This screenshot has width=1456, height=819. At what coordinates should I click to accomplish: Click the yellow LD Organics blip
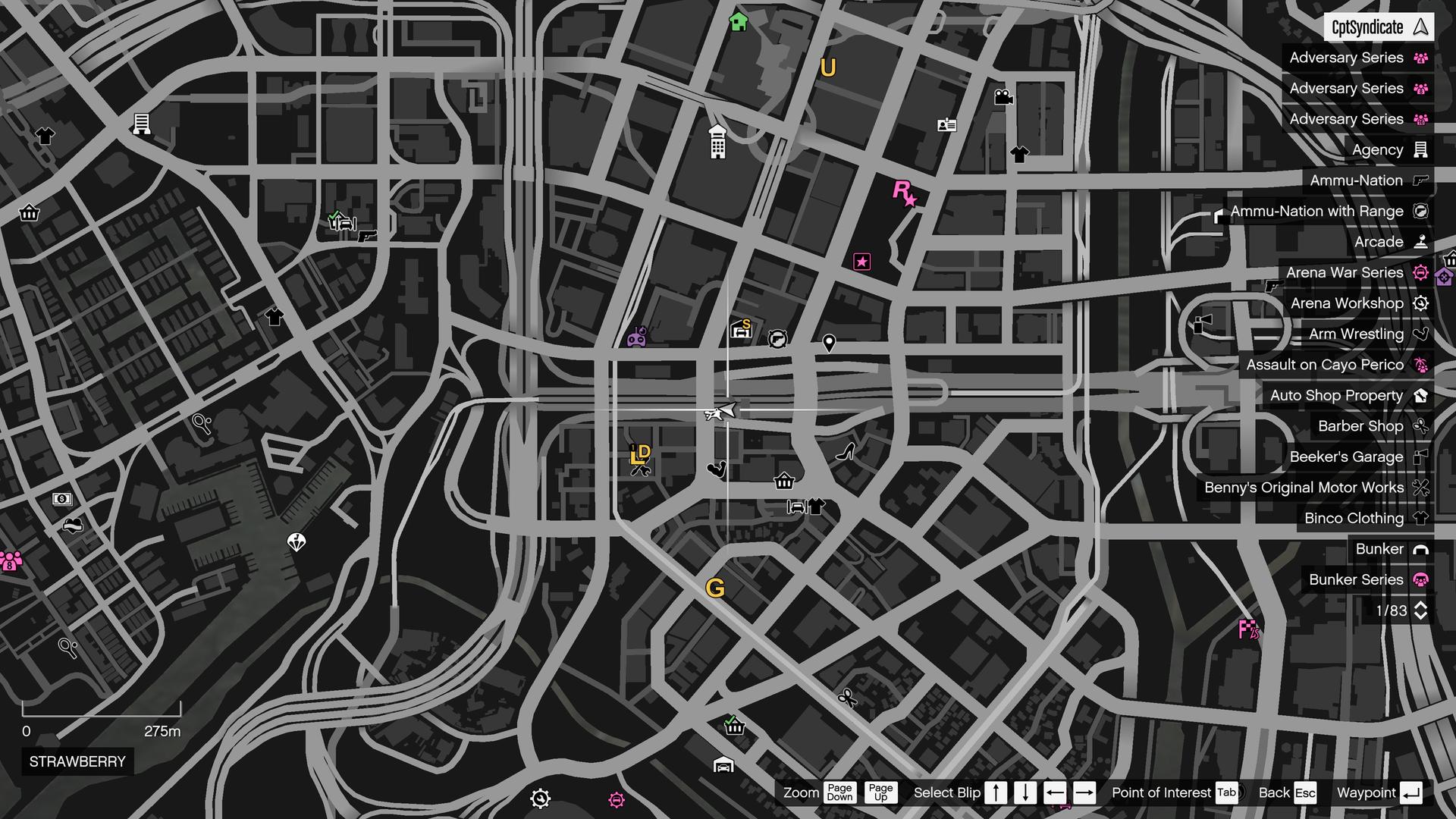[x=639, y=455]
